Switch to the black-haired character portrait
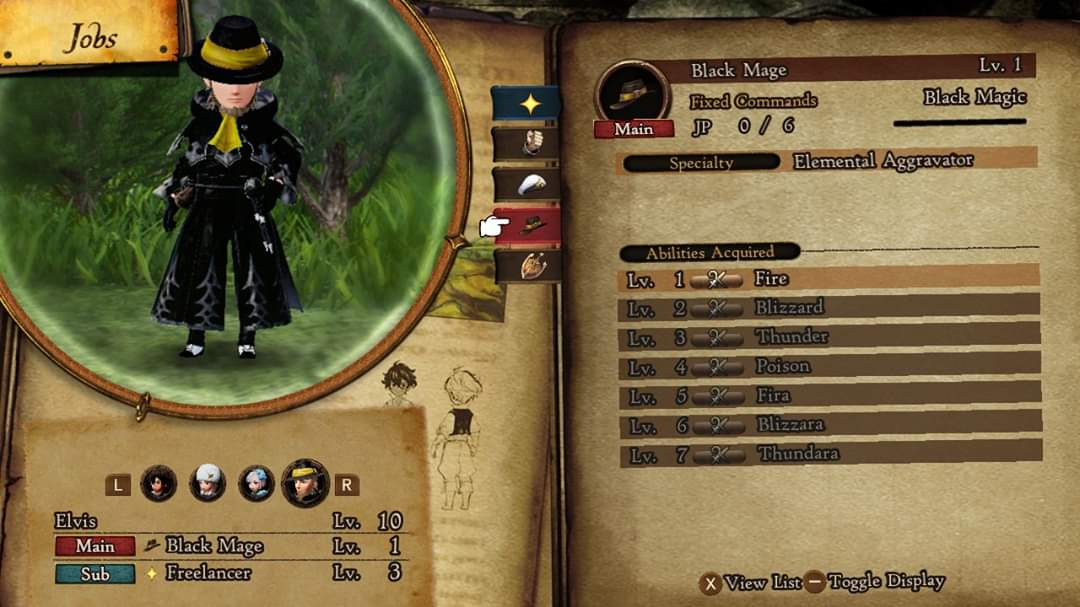The width and height of the screenshot is (1080, 607). tap(159, 484)
